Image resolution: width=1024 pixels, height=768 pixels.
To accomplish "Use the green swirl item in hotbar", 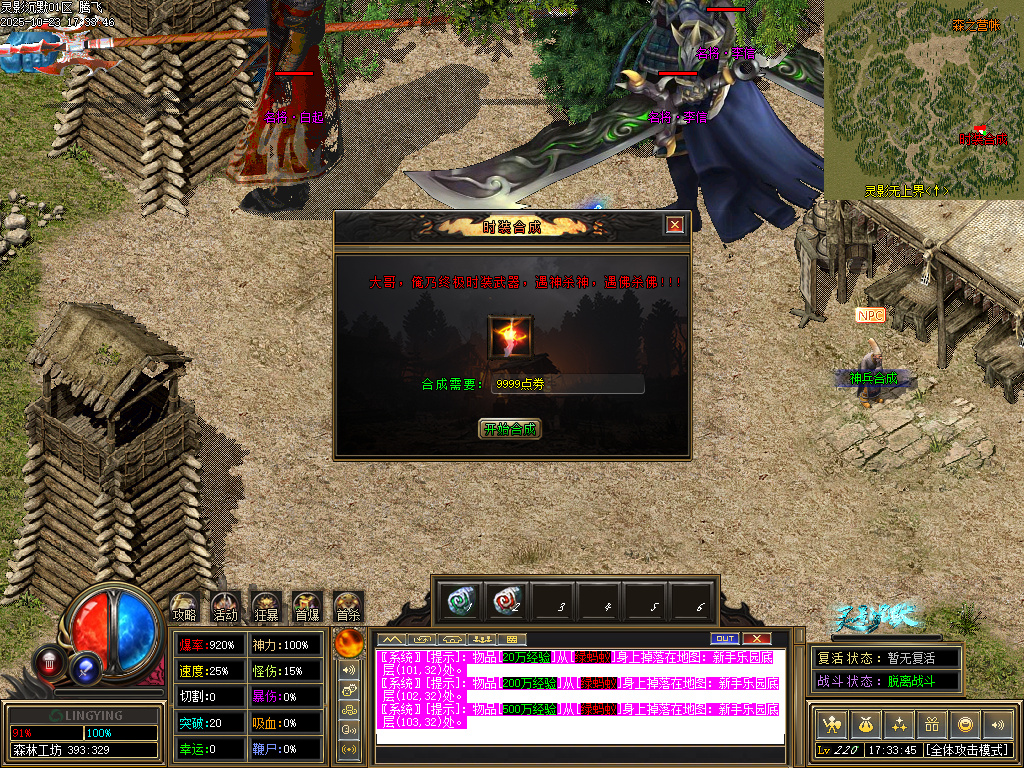I will click(x=459, y=602).
